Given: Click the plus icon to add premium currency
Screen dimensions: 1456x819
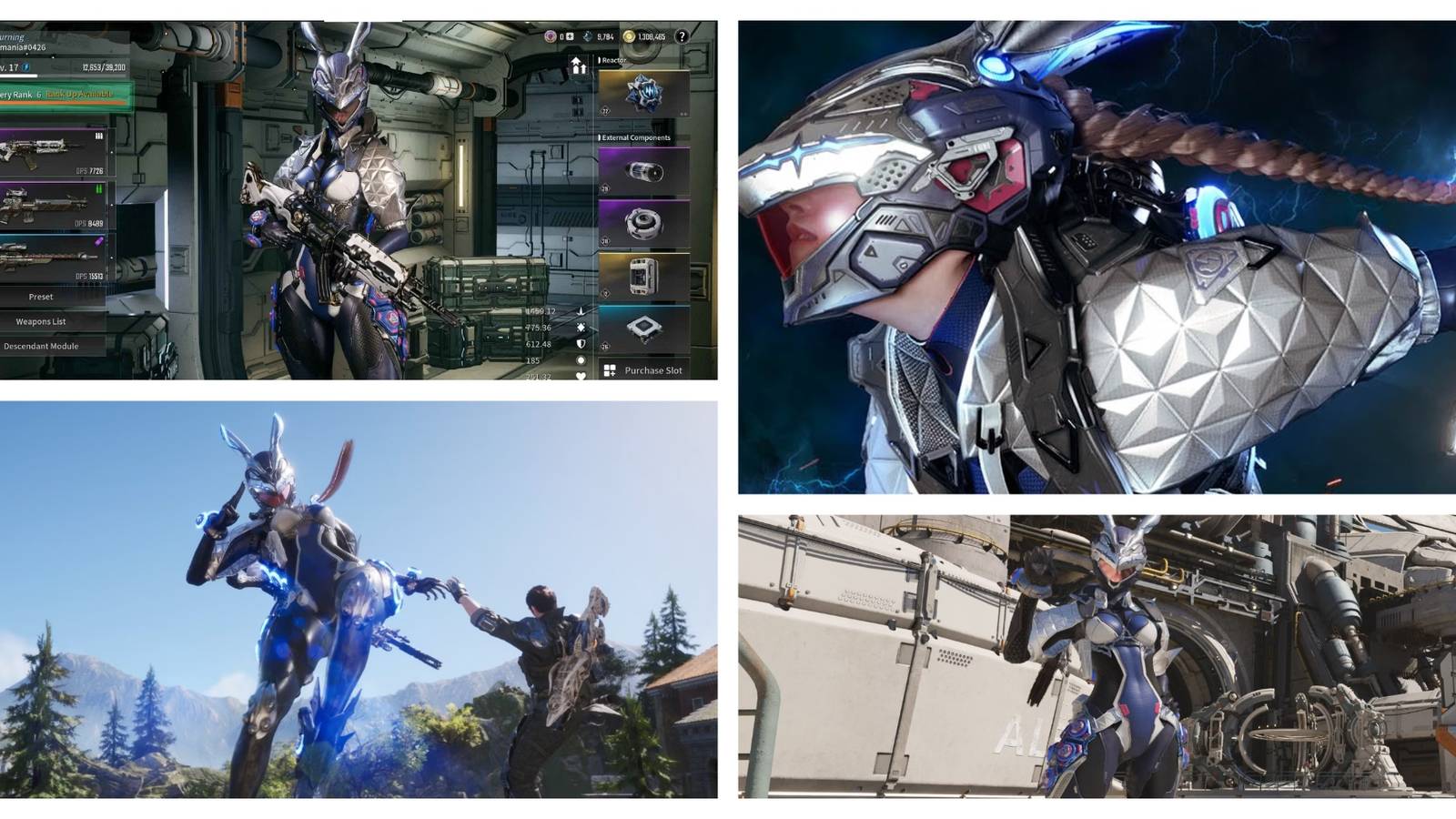Looking at the screenshot, I should pyautogui.click(x=570, y=36).
